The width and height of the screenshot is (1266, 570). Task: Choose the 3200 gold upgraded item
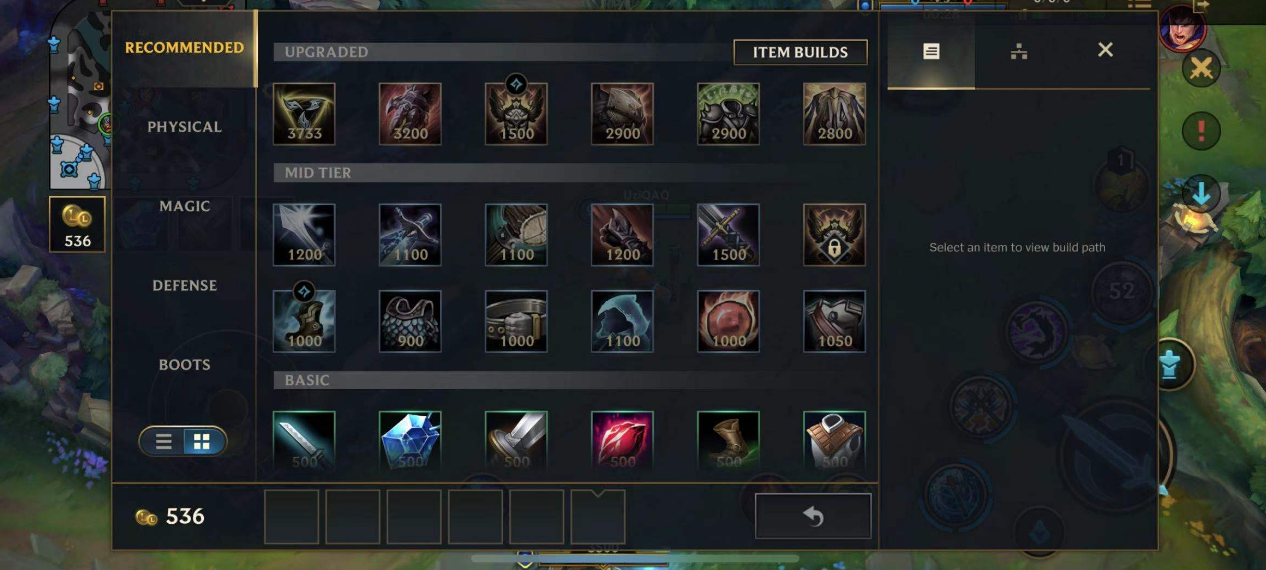point(410,114)
